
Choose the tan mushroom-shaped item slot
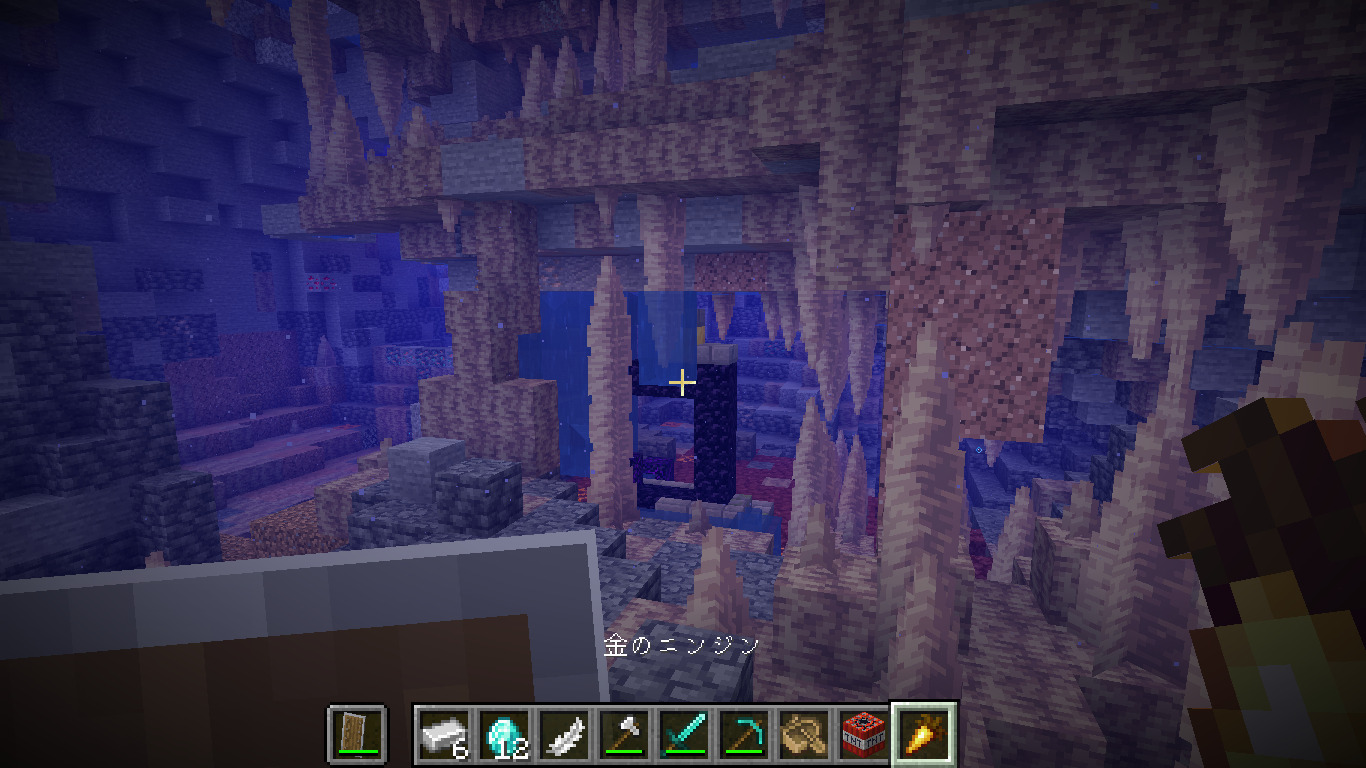click(x=804, y=734)
